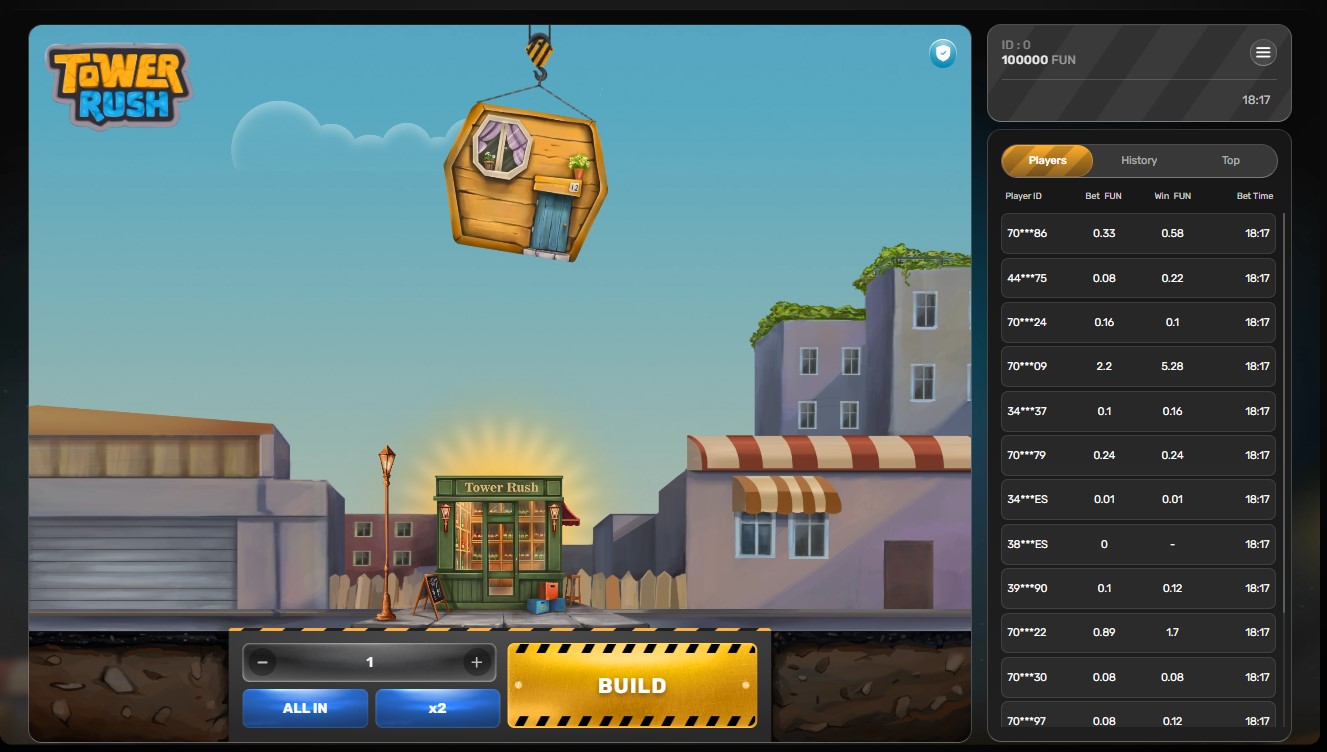Increase the bet with the plus button
Screen dimensions: 1327x752
click(477, 662)
